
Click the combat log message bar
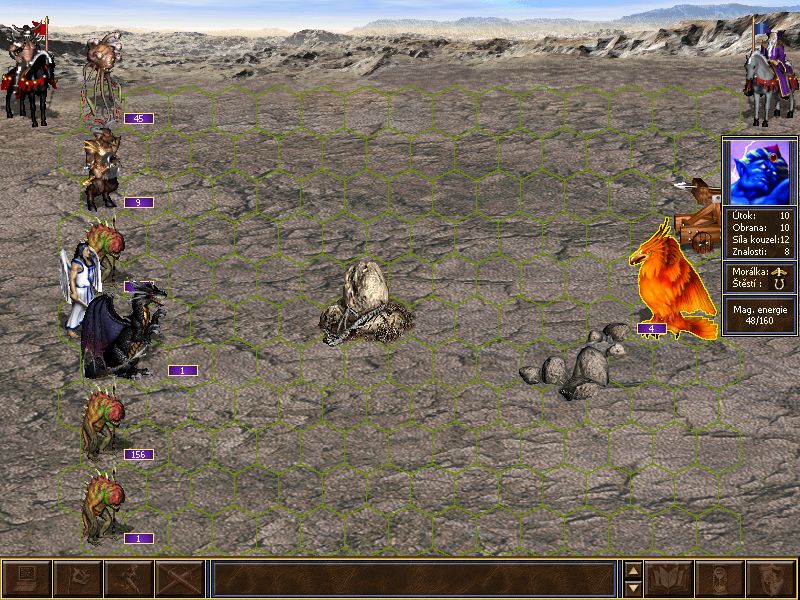pos(413,578)
